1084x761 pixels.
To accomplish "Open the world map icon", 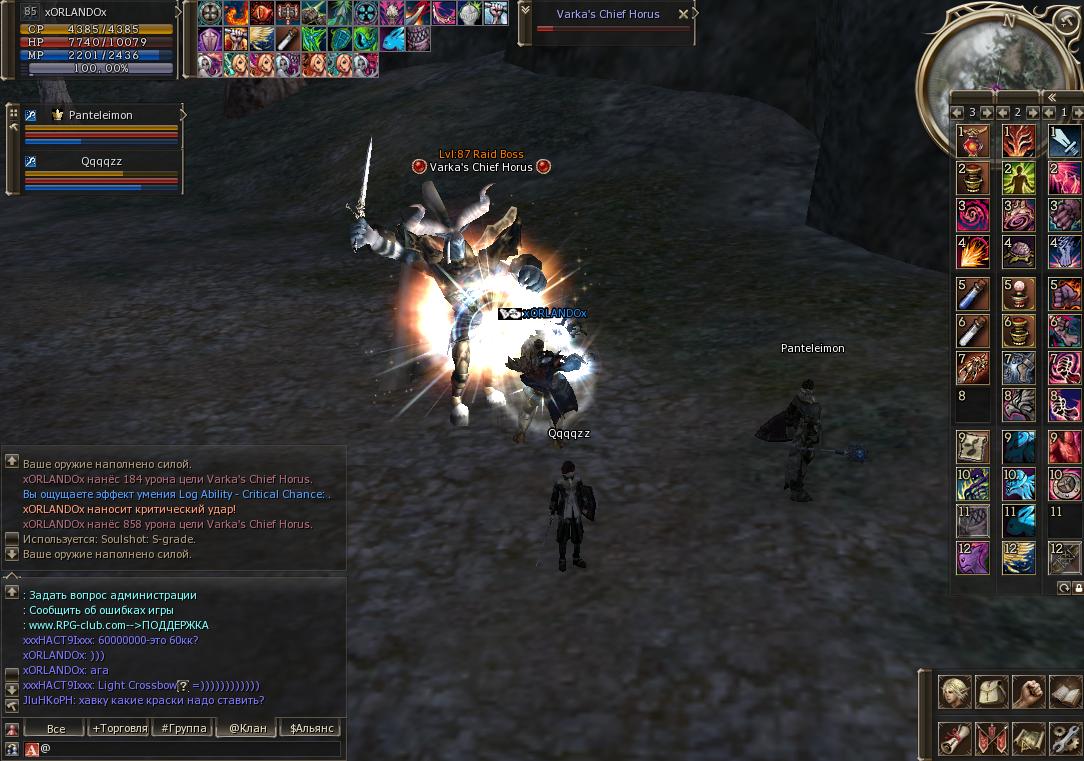I will (1029, 739).
